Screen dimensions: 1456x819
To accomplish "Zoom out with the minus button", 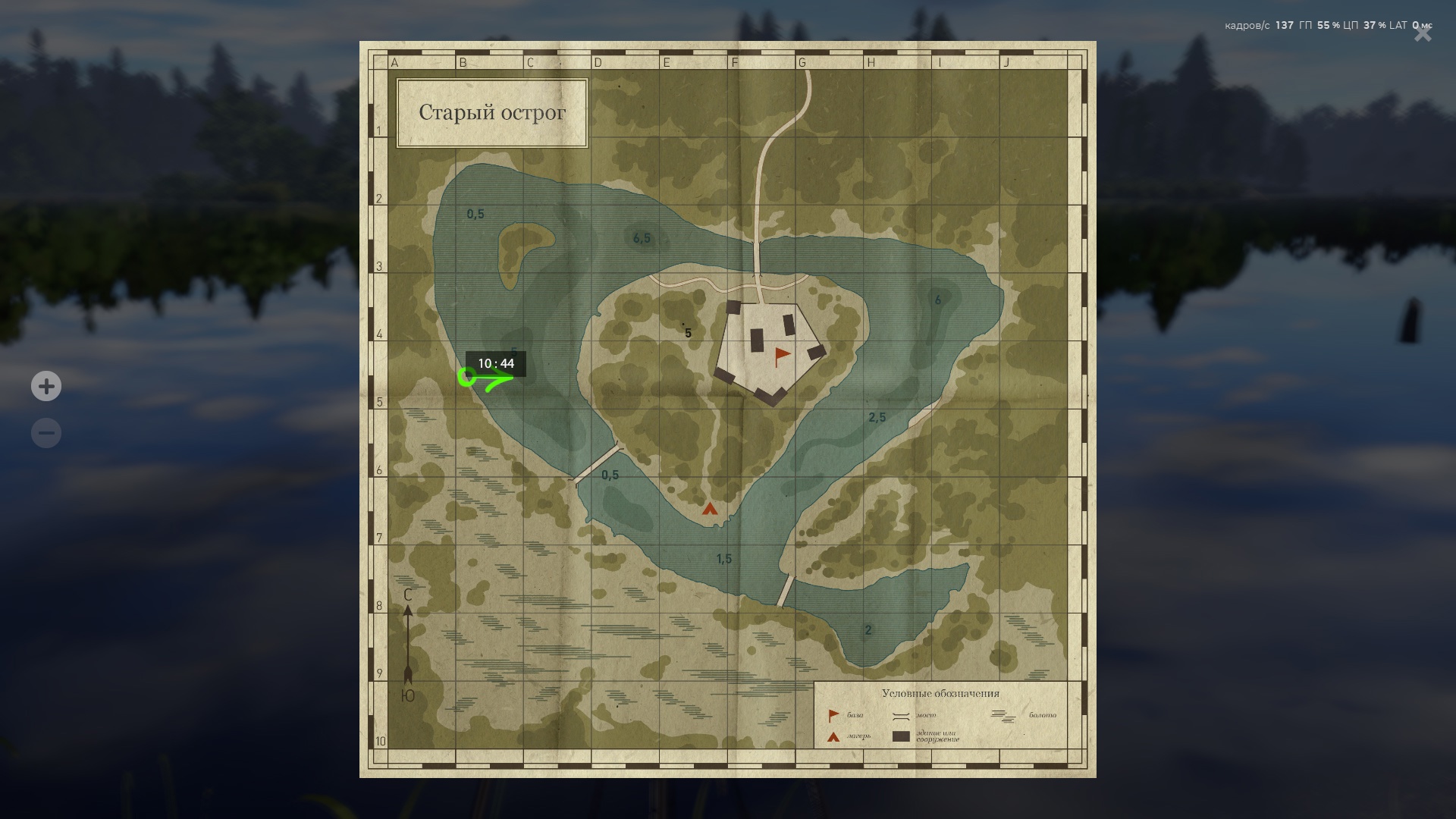I will click(x=46, y=433).
